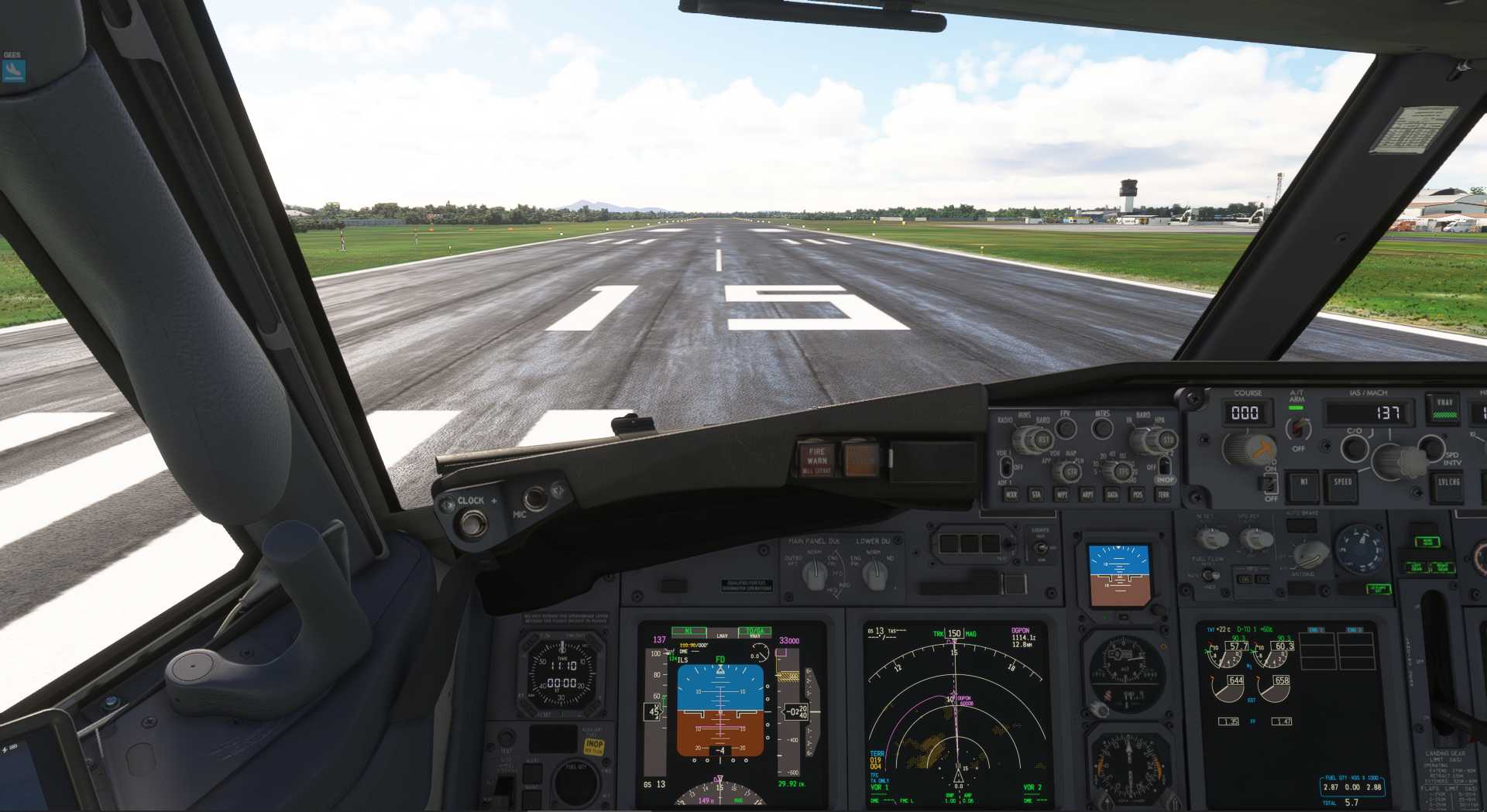Select the LVL CHG mode button
Viewport: 1487px width, 812px height.
click(x=1448, y=484)
